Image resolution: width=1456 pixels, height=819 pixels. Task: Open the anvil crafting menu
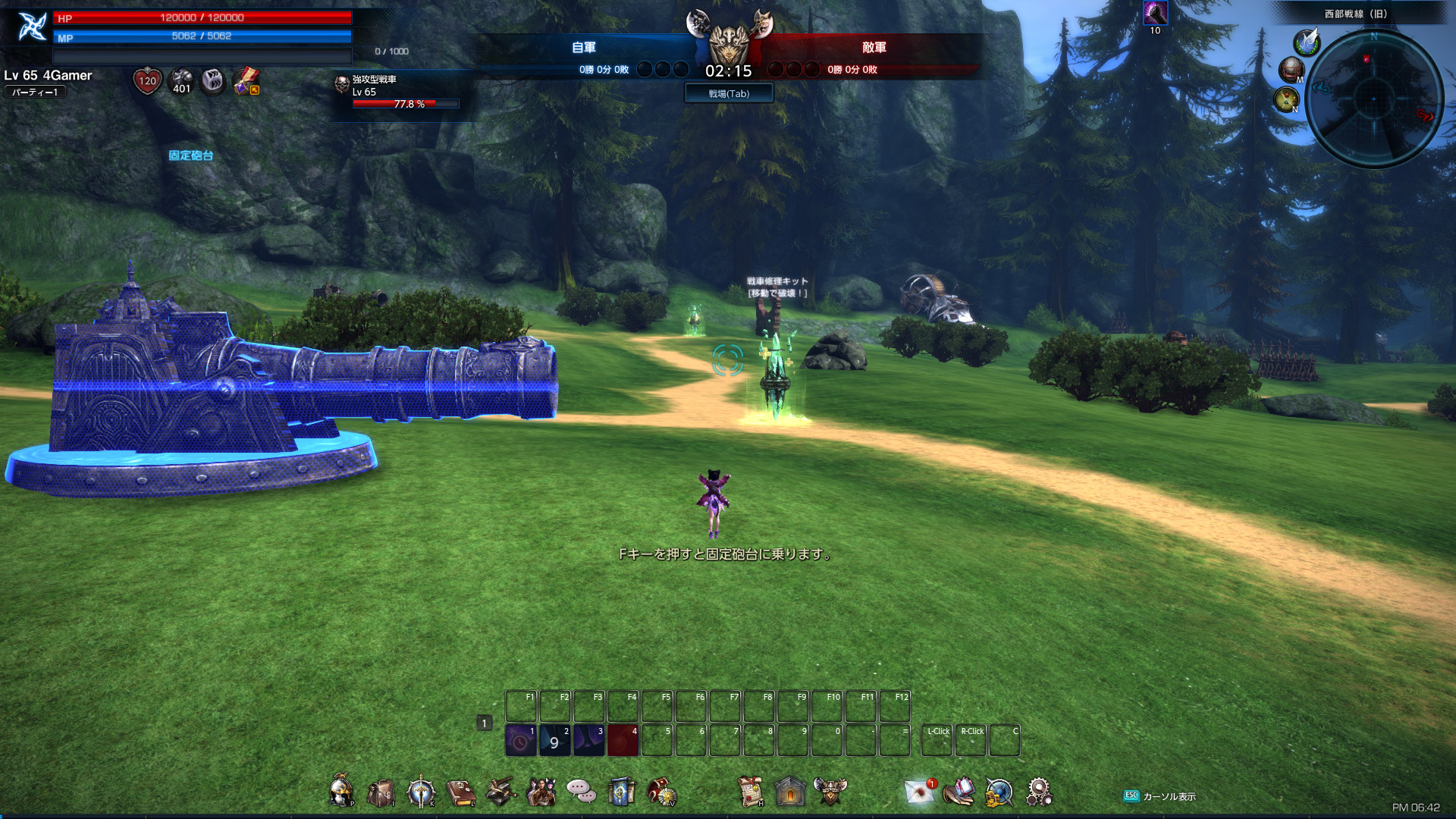pos(500,792)
